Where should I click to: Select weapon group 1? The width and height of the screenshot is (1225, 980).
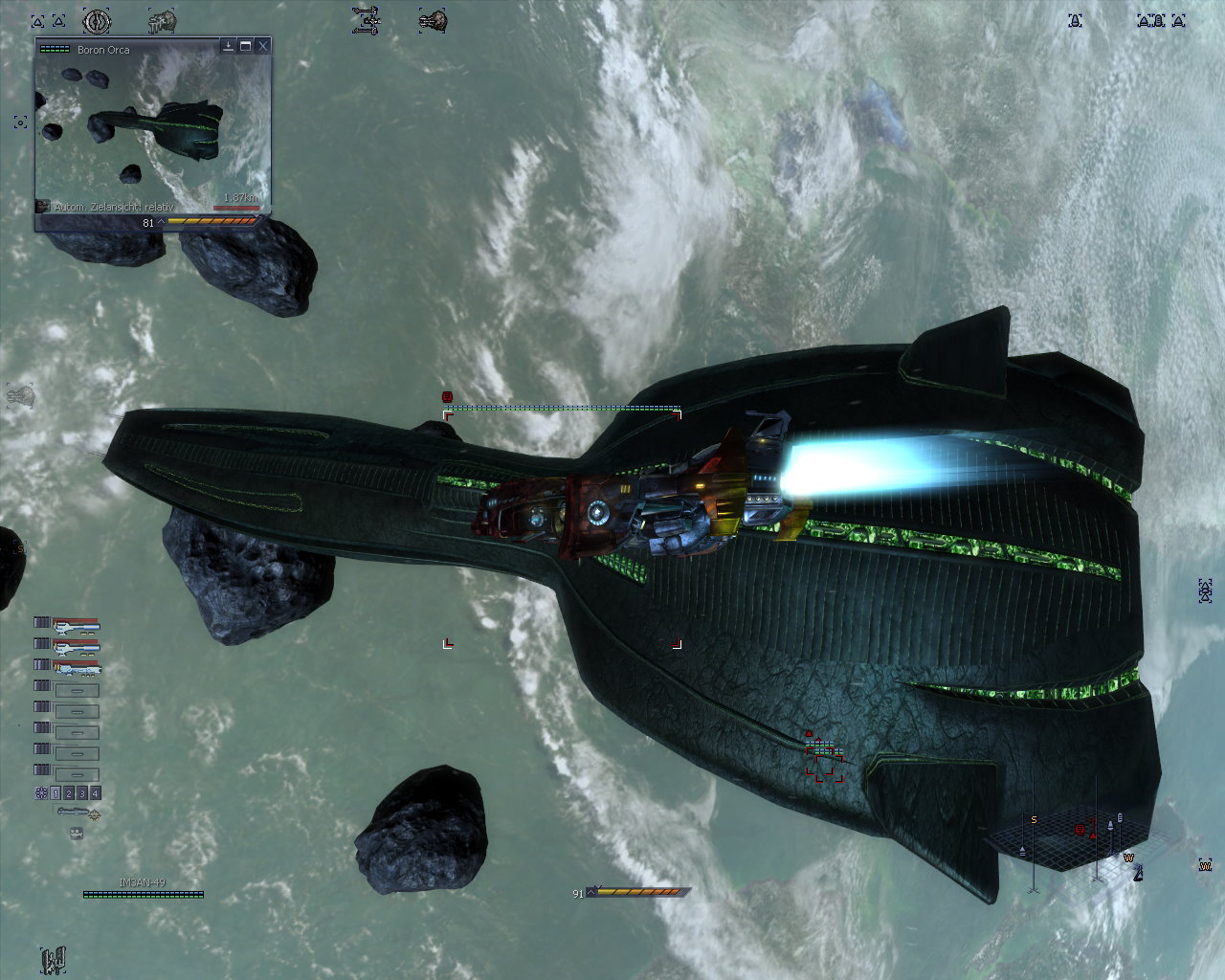coord(56,793)
